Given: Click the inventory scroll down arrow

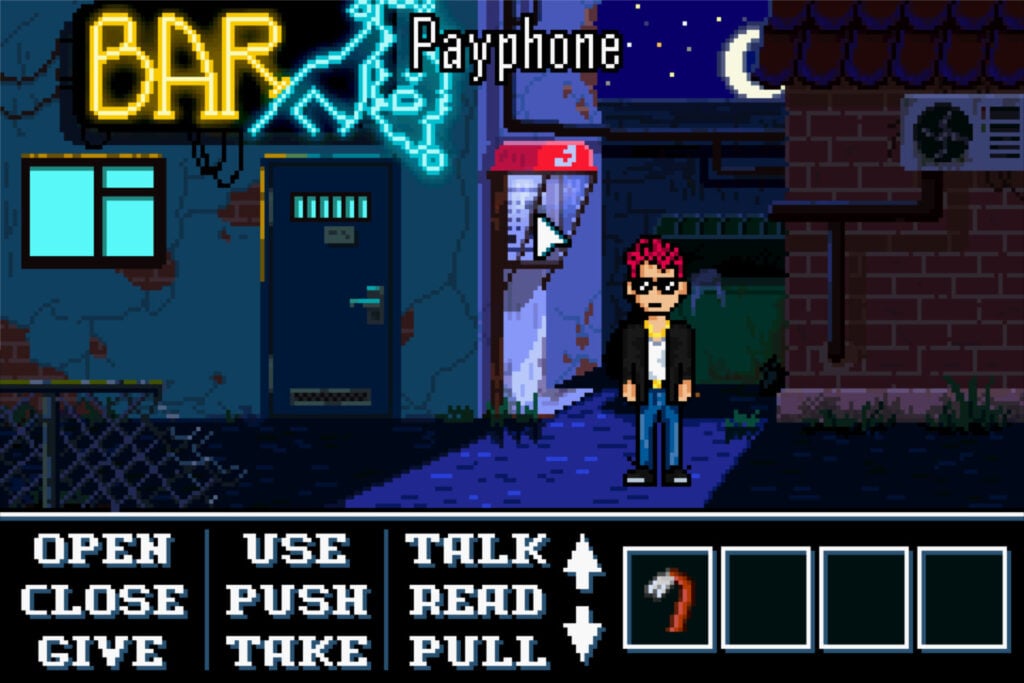Looking at the screenshot, I should click(x=584, y=634).
